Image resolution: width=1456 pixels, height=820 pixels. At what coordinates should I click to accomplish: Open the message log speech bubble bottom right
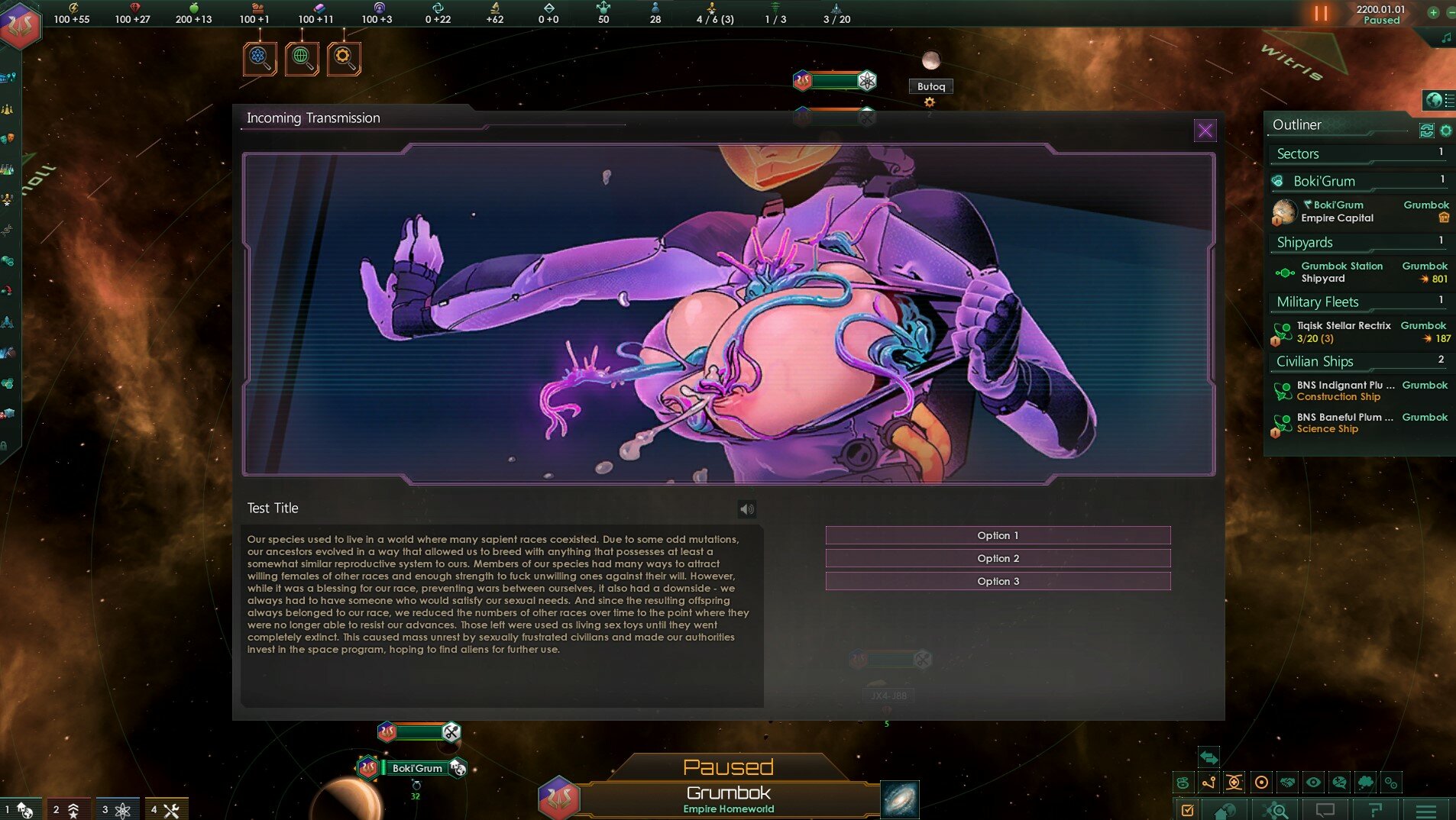pyautogui.click(x=1325, y=811)
